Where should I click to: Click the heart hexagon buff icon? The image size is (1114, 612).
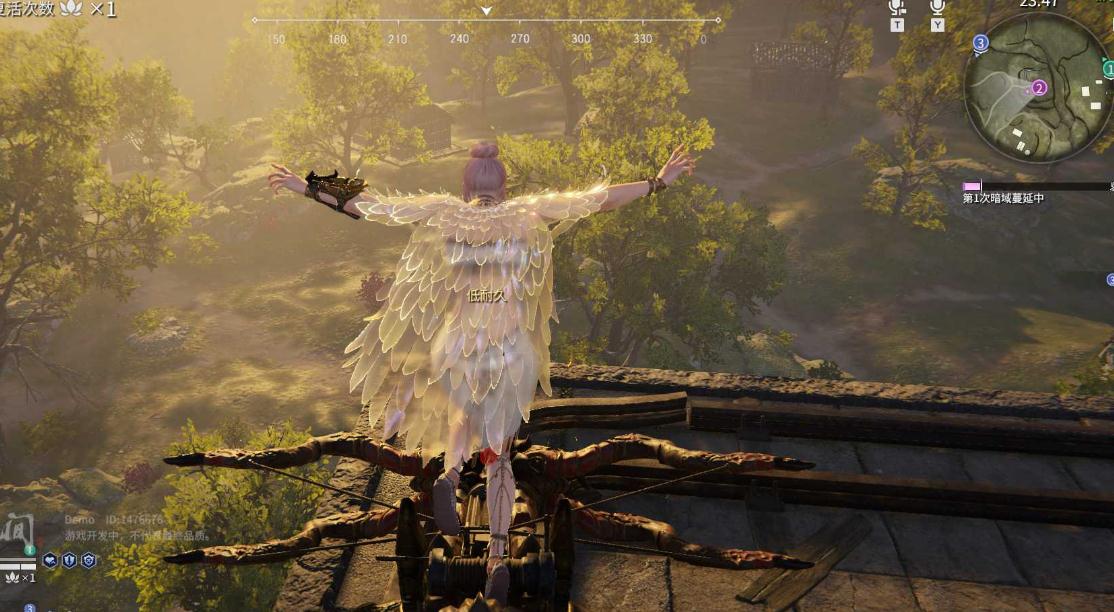[50, 560]
